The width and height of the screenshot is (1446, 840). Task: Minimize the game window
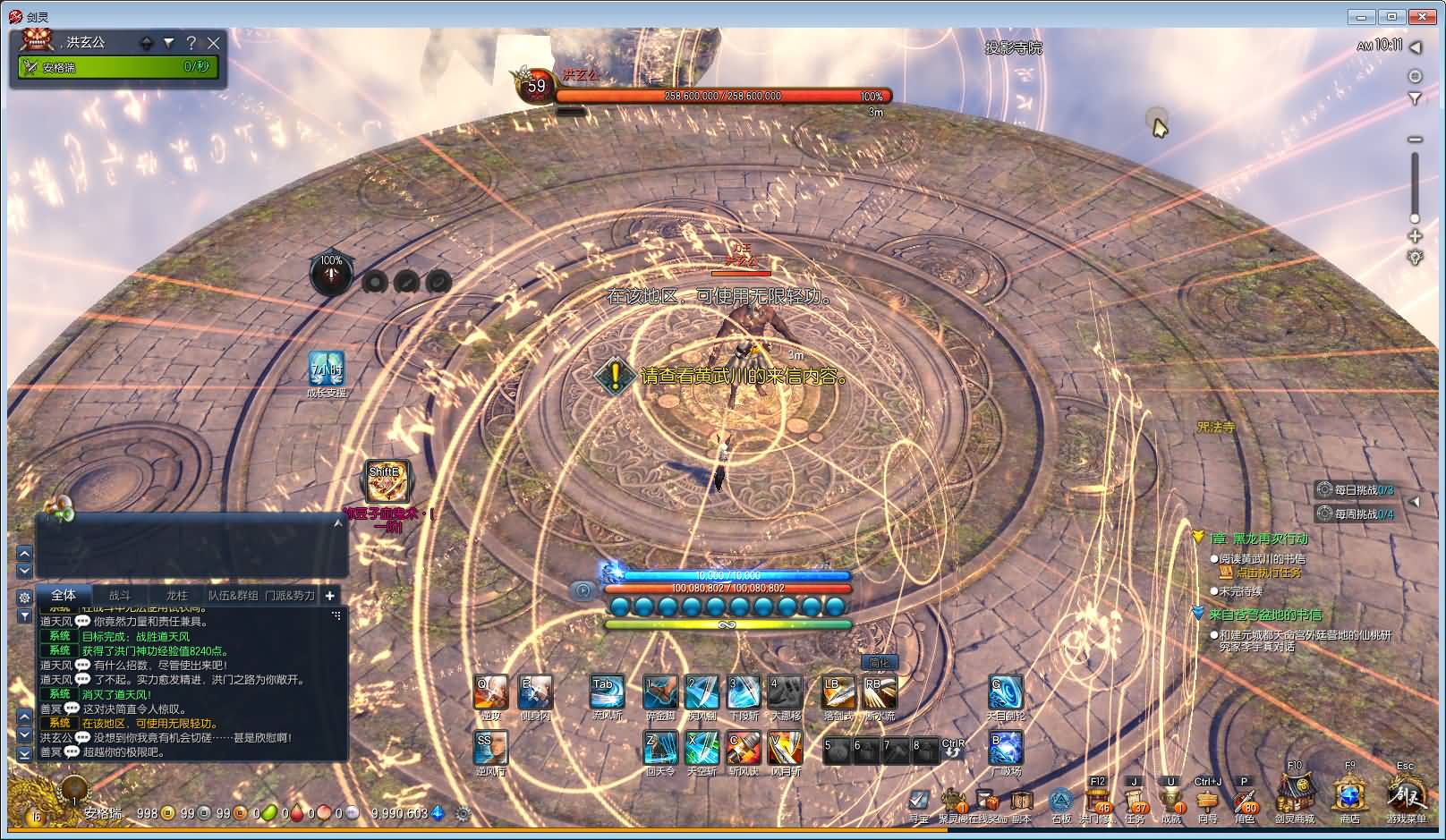pyautogui.click(x=1363, y=16)
